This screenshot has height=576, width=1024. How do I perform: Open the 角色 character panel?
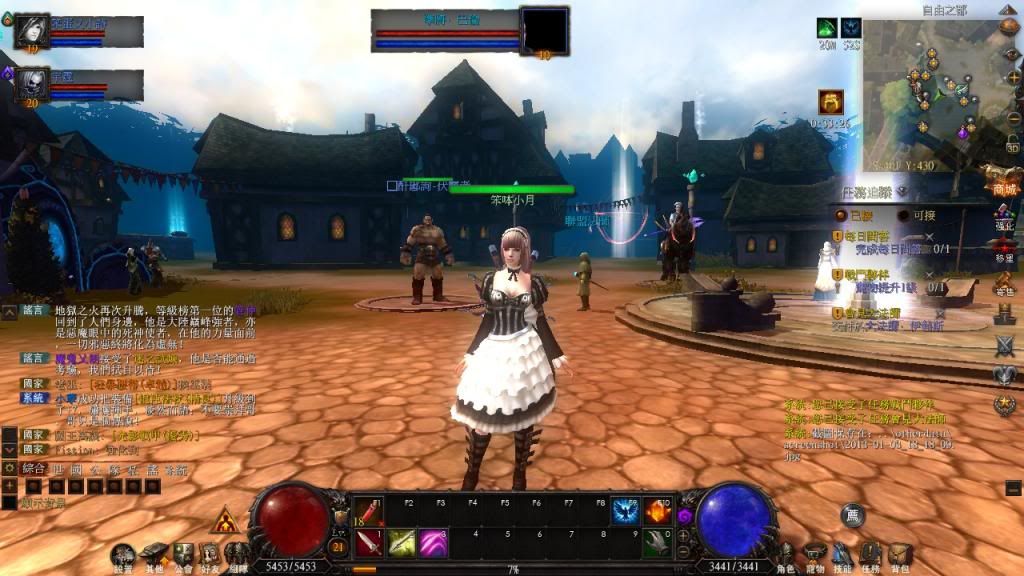tap(787, 555)
